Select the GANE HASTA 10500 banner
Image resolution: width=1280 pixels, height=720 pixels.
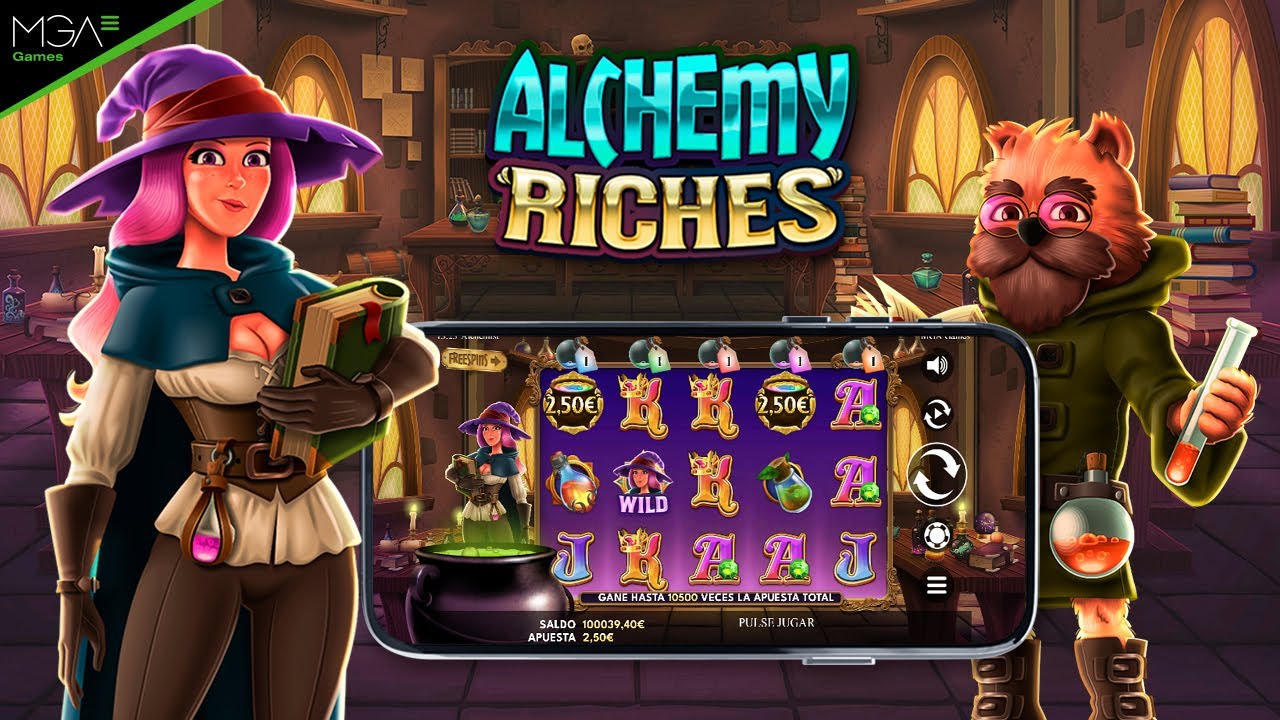tap(715, 596)
